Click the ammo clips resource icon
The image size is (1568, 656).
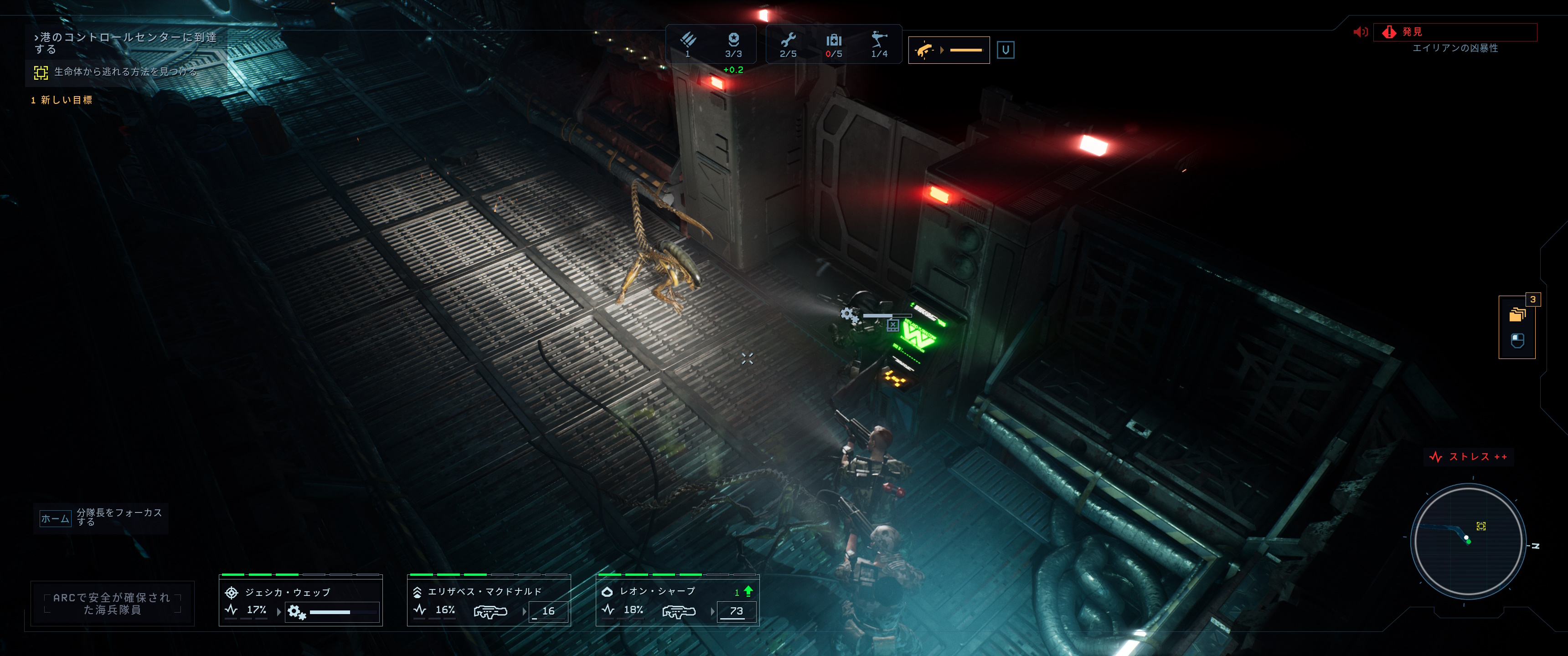688,40
